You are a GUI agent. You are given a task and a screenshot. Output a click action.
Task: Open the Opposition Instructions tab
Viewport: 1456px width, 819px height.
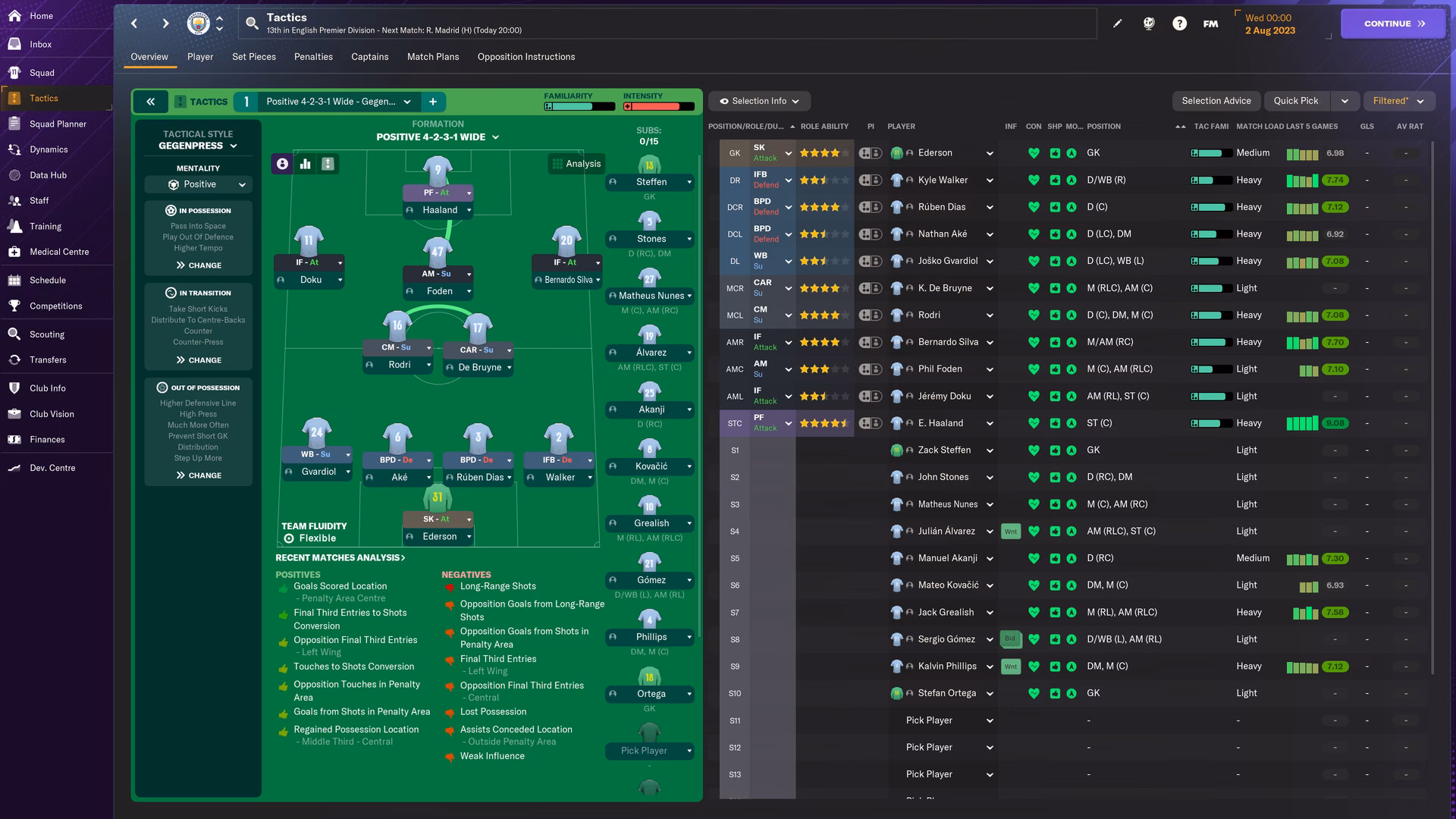click(x=526, y=56)
